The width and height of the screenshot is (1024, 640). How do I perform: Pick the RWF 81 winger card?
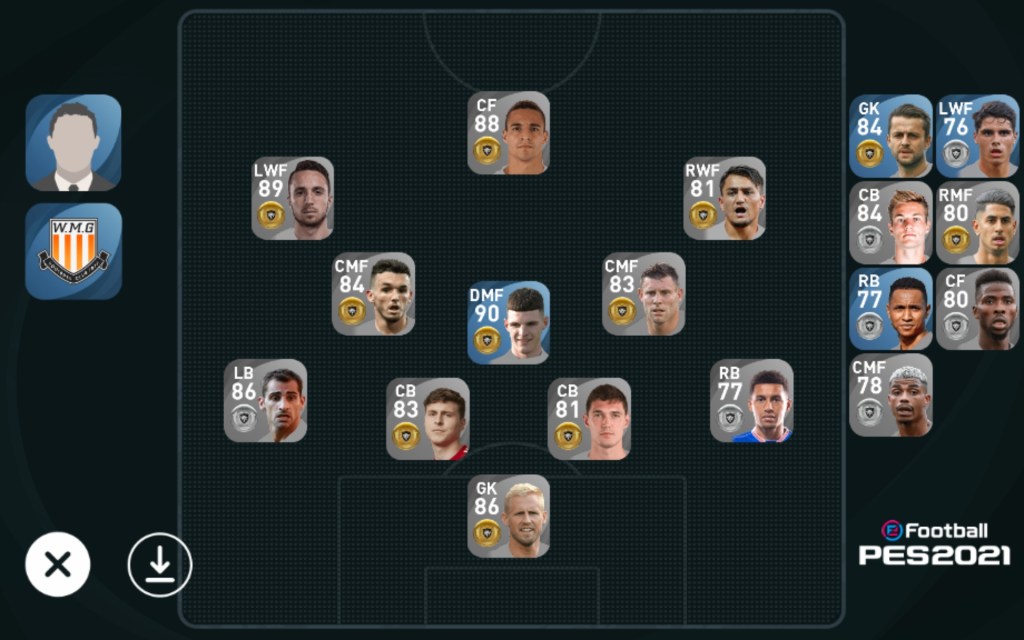tap(724, 198)
